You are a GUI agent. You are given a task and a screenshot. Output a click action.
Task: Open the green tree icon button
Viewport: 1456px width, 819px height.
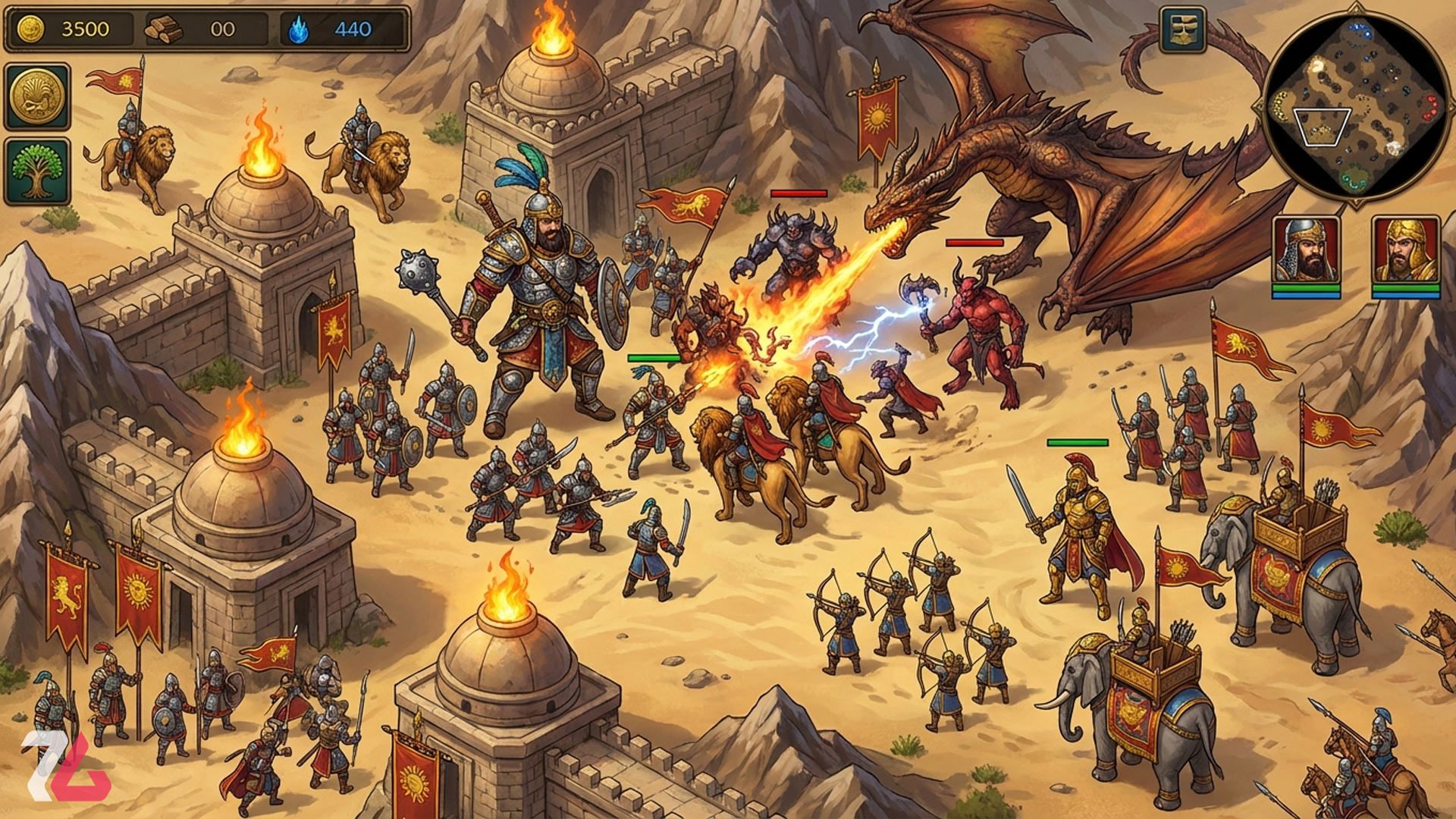(37, 171)
